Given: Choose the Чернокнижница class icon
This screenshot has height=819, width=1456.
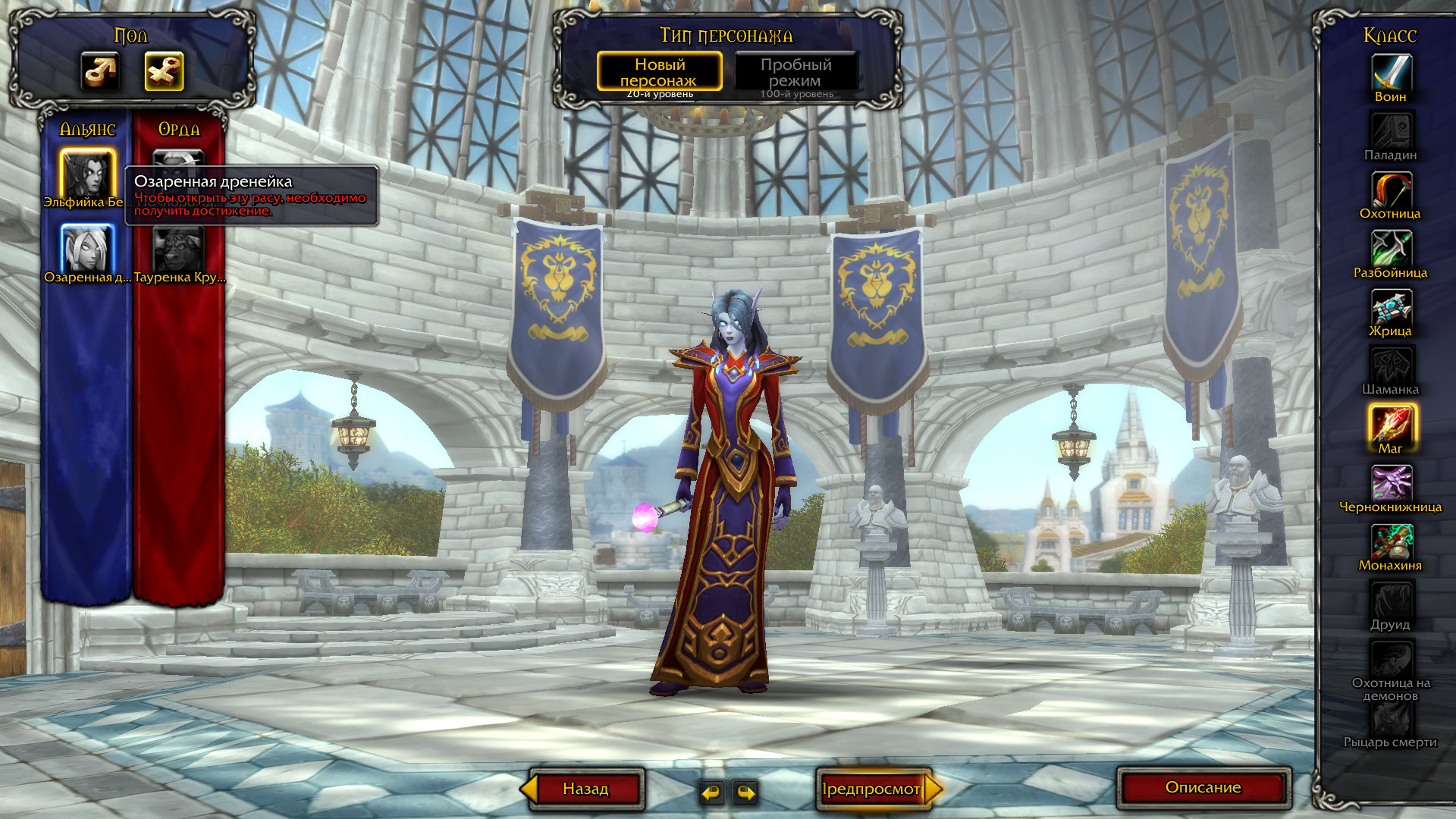Looking at the screenshot, I should pyautogui.click(x=1391, y=483).
